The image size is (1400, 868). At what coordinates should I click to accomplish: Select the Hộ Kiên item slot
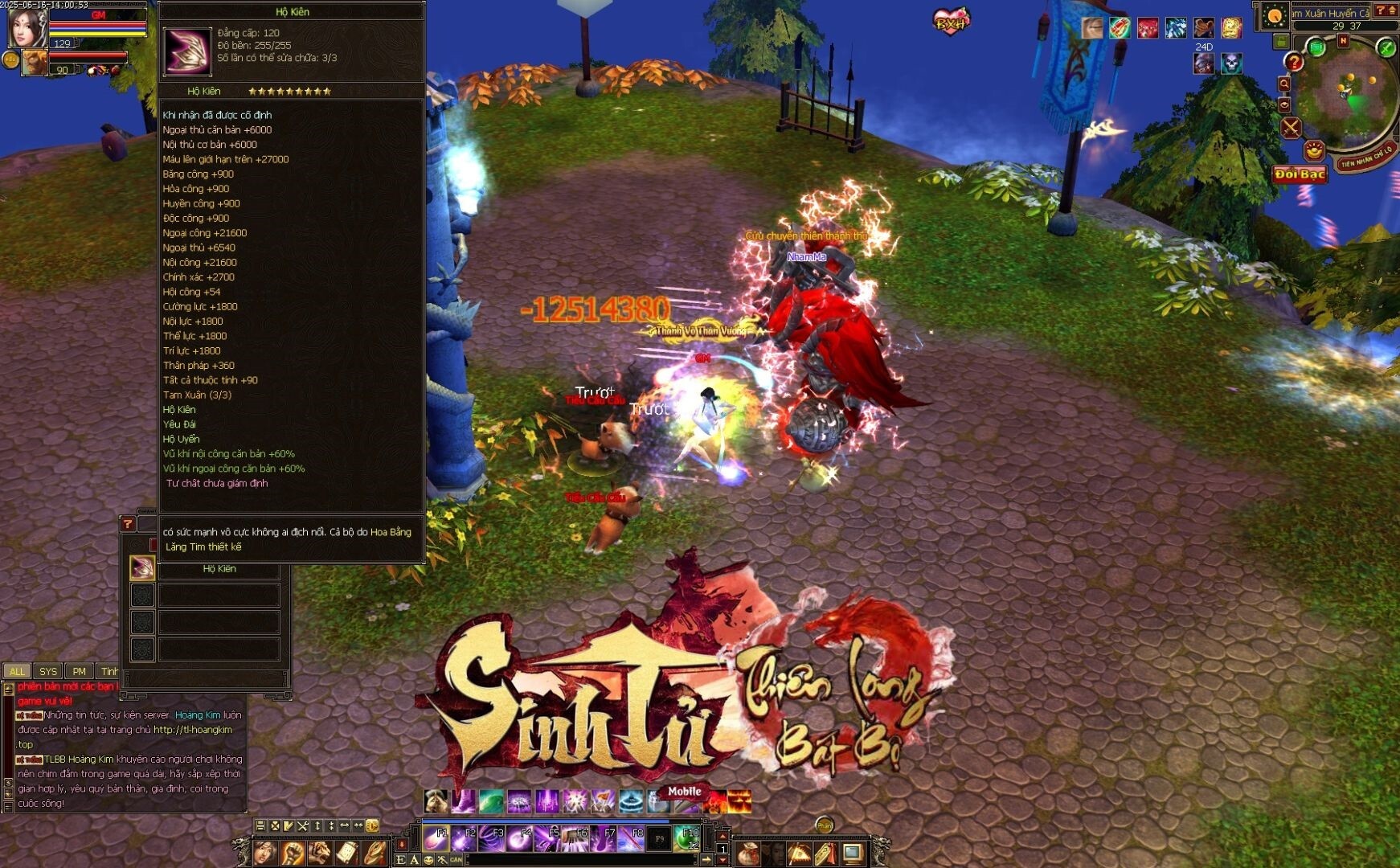pos(142,568)
